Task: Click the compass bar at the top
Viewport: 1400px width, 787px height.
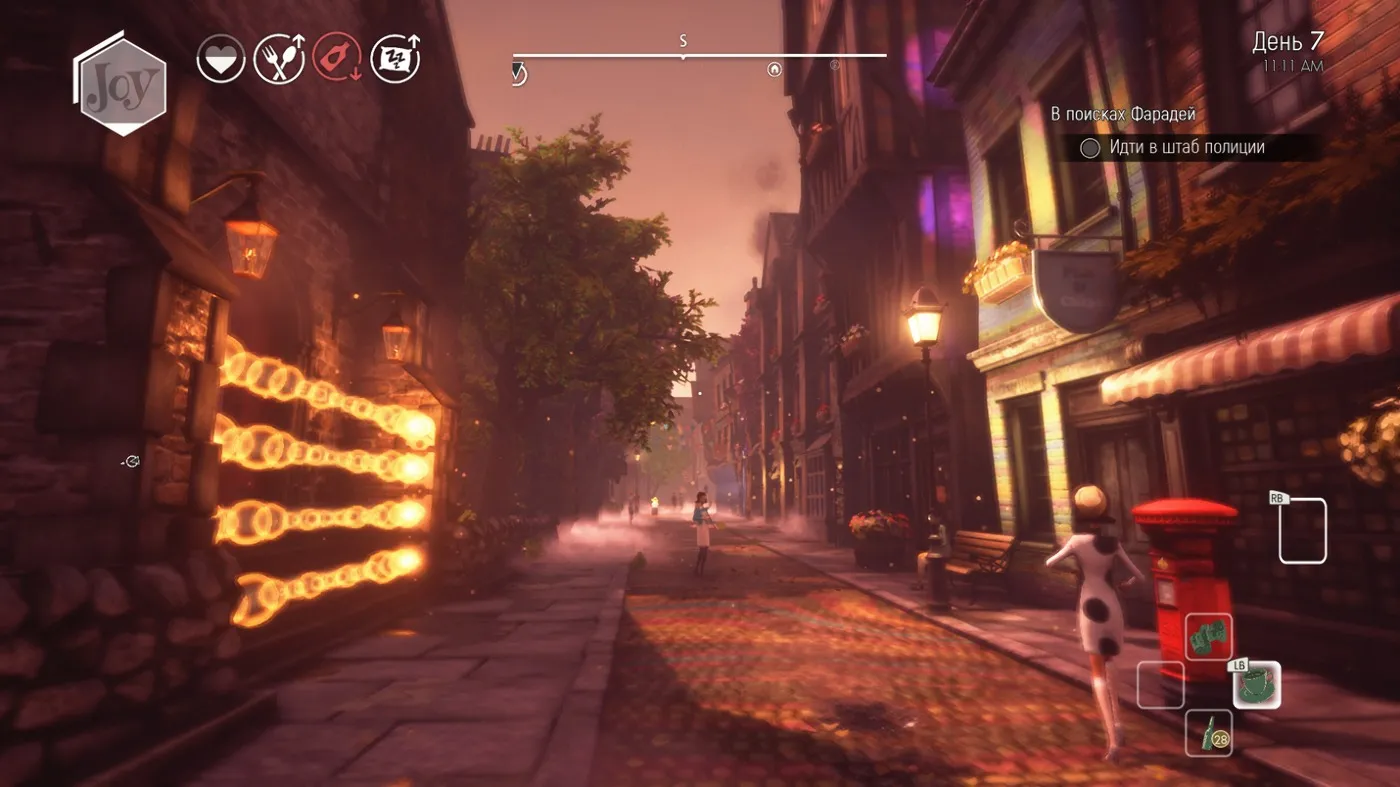Action: 699,56
